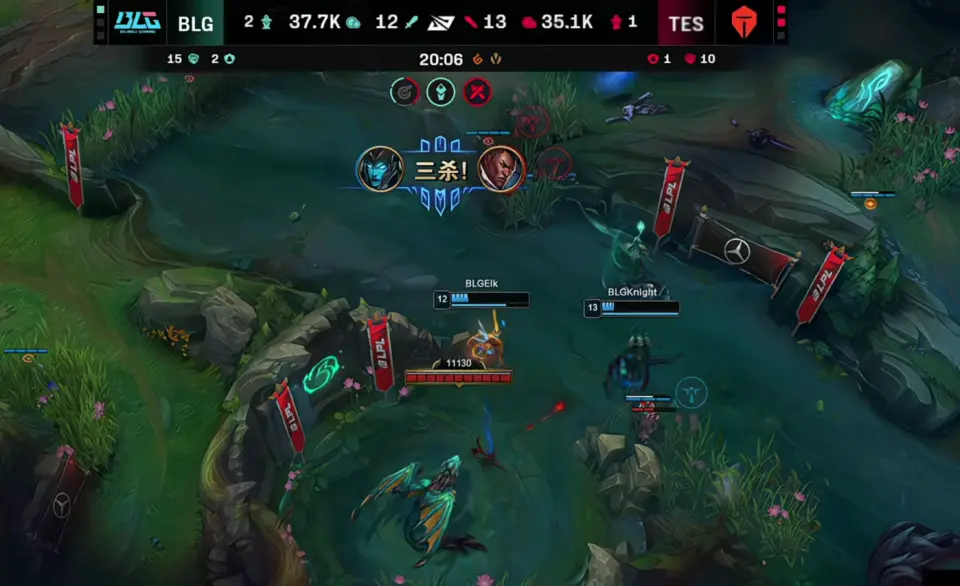Select the teal crystal objective icon

pos(441,92)
